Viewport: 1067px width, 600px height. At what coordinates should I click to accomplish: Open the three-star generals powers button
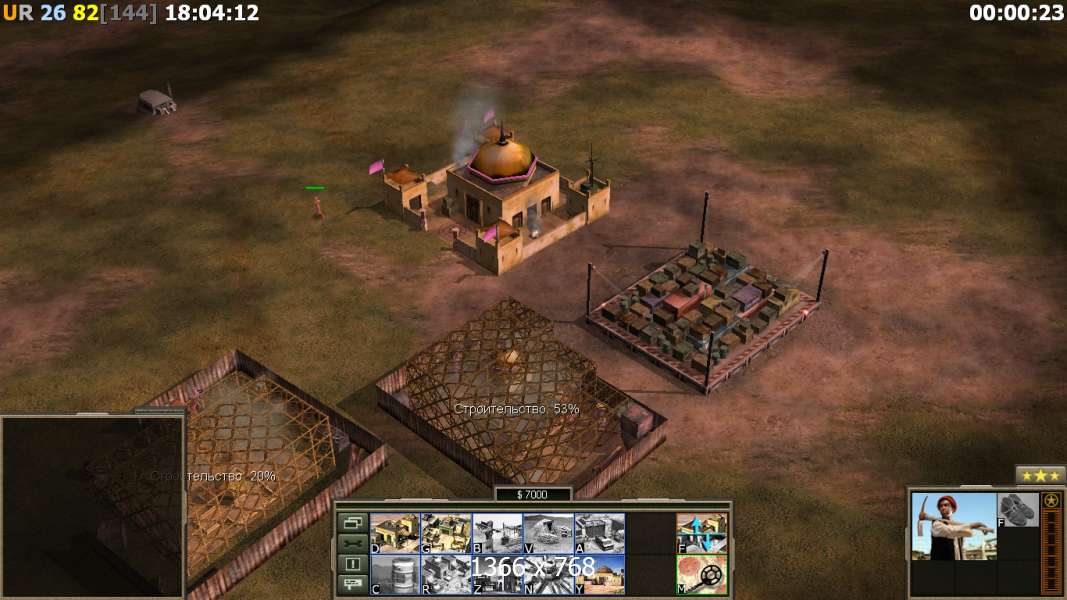click(x=1041, y=475)
